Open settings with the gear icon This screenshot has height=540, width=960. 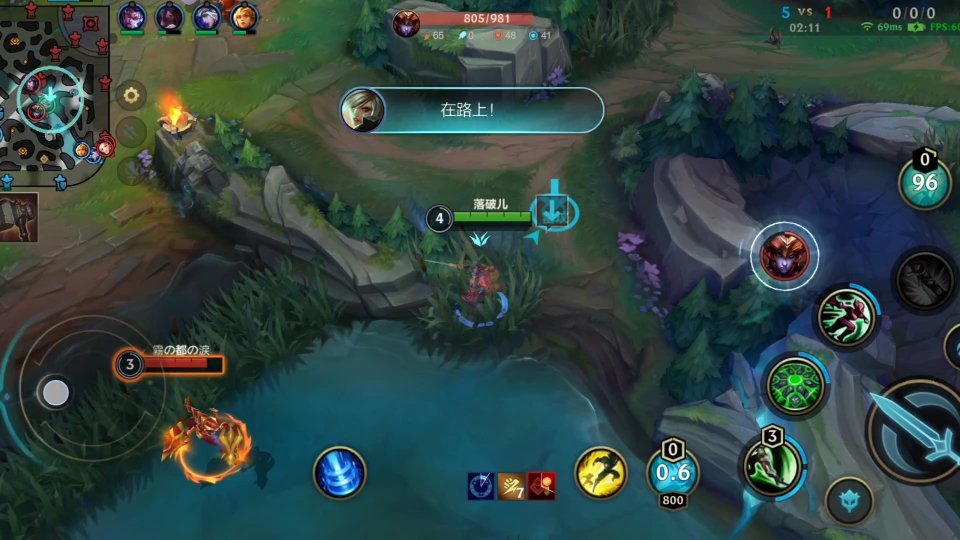pos(130,97)
